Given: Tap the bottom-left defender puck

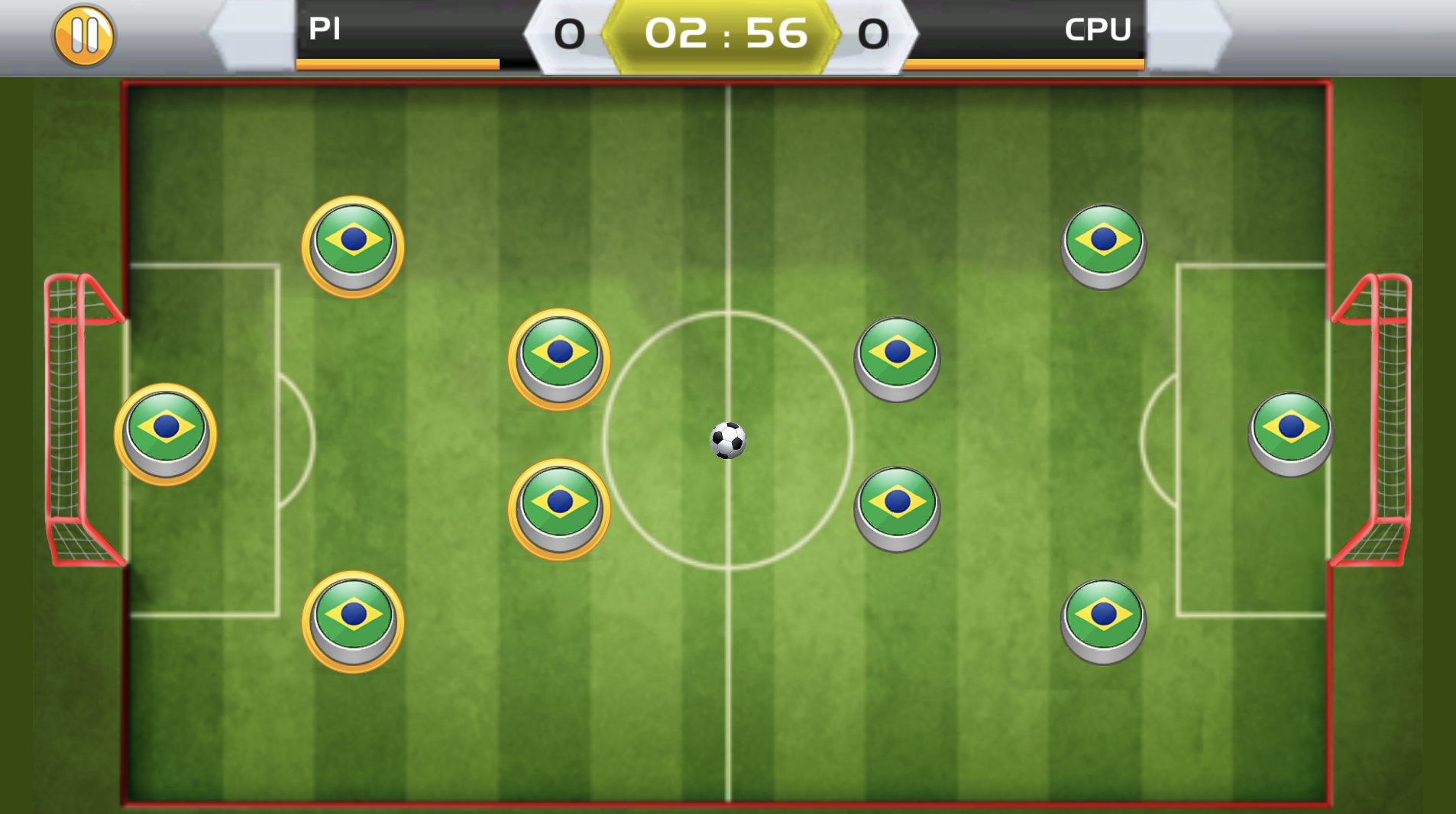Looking at the screenshot, I should (x=353, y=622).
